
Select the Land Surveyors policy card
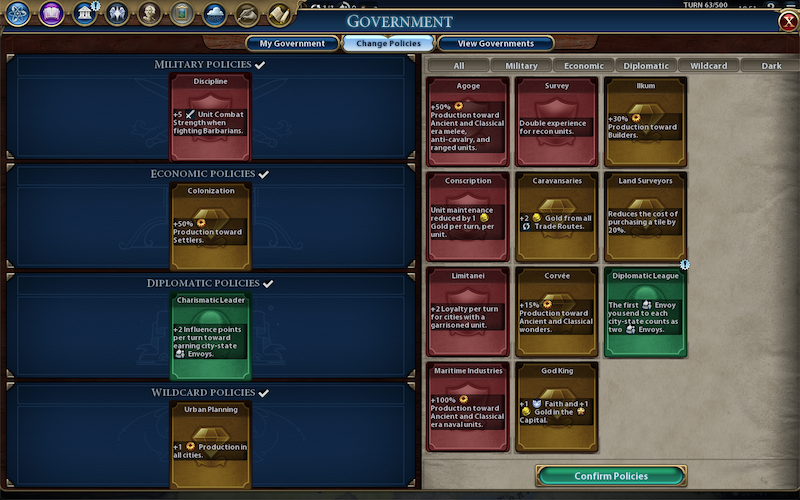[645, 216]
